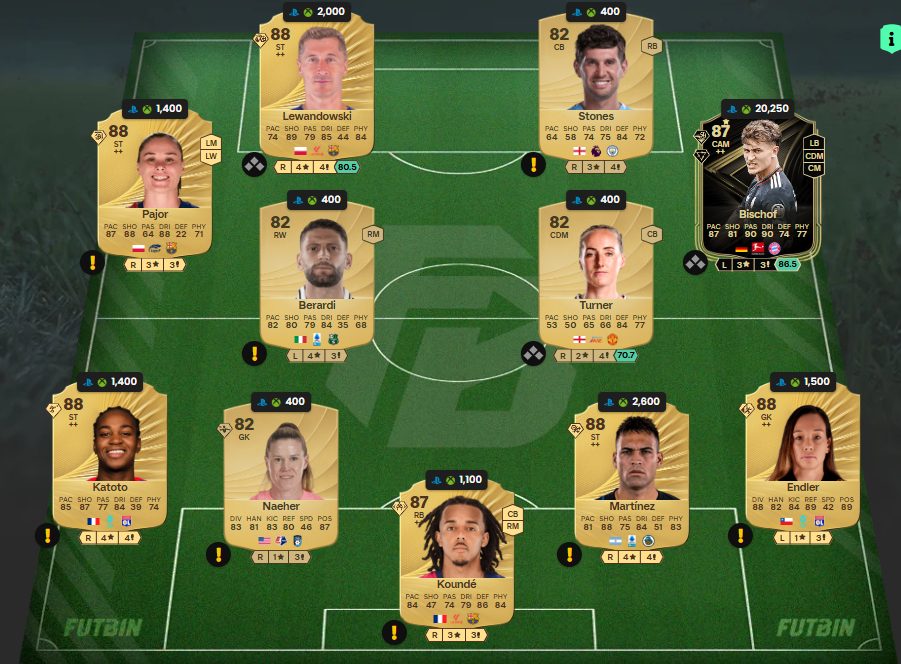Open the green info icon

(888, 39)
